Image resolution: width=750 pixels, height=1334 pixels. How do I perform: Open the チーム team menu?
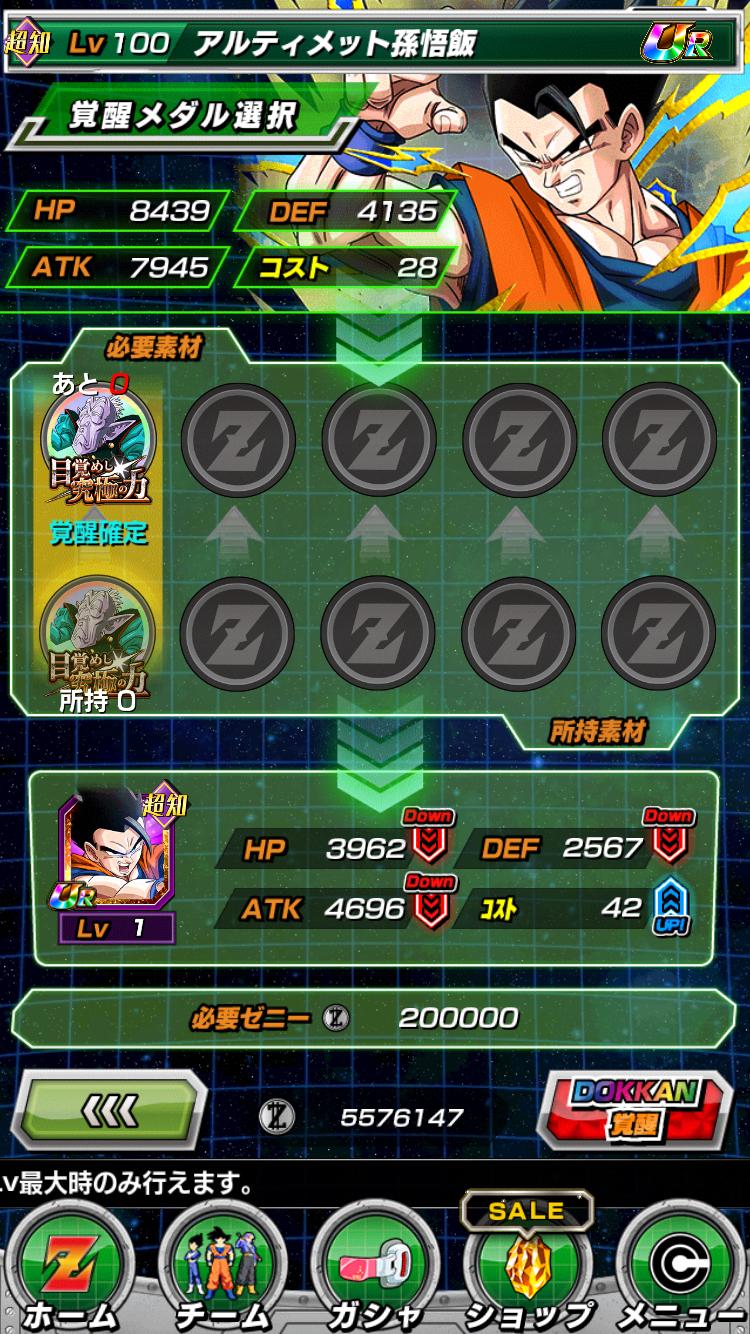(x=222, y=1265)
